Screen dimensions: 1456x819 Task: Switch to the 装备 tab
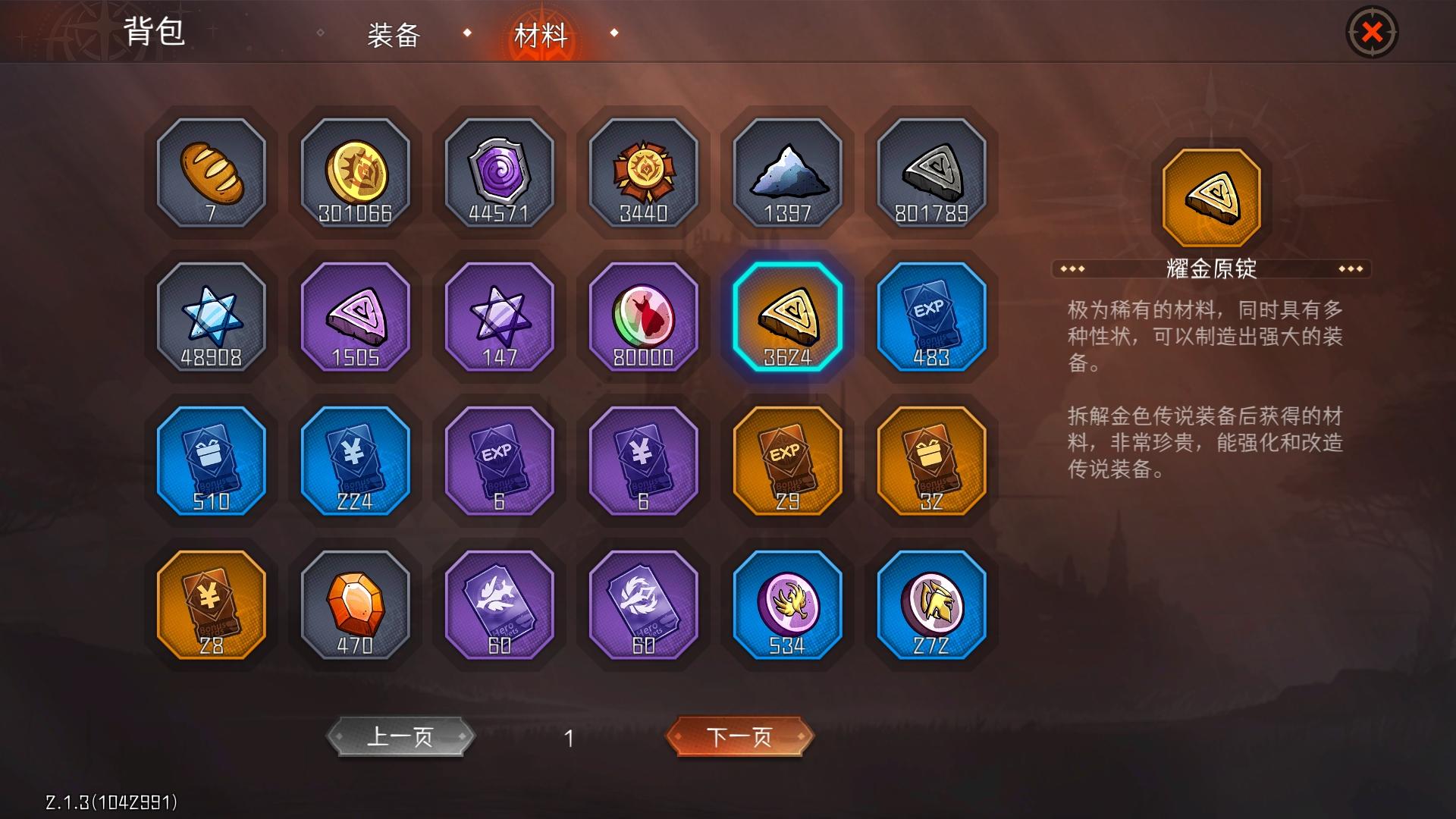(x=394, y=34)
